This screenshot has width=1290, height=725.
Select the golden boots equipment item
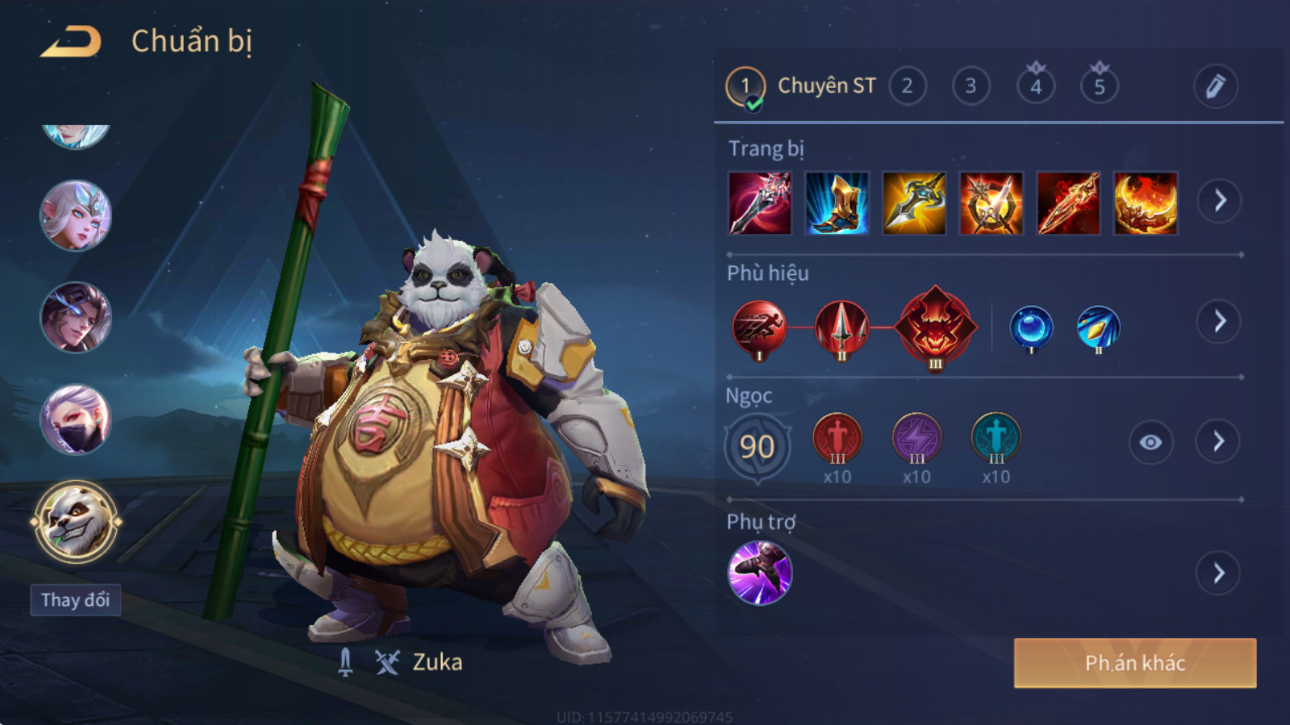click(x=837, y=203)
